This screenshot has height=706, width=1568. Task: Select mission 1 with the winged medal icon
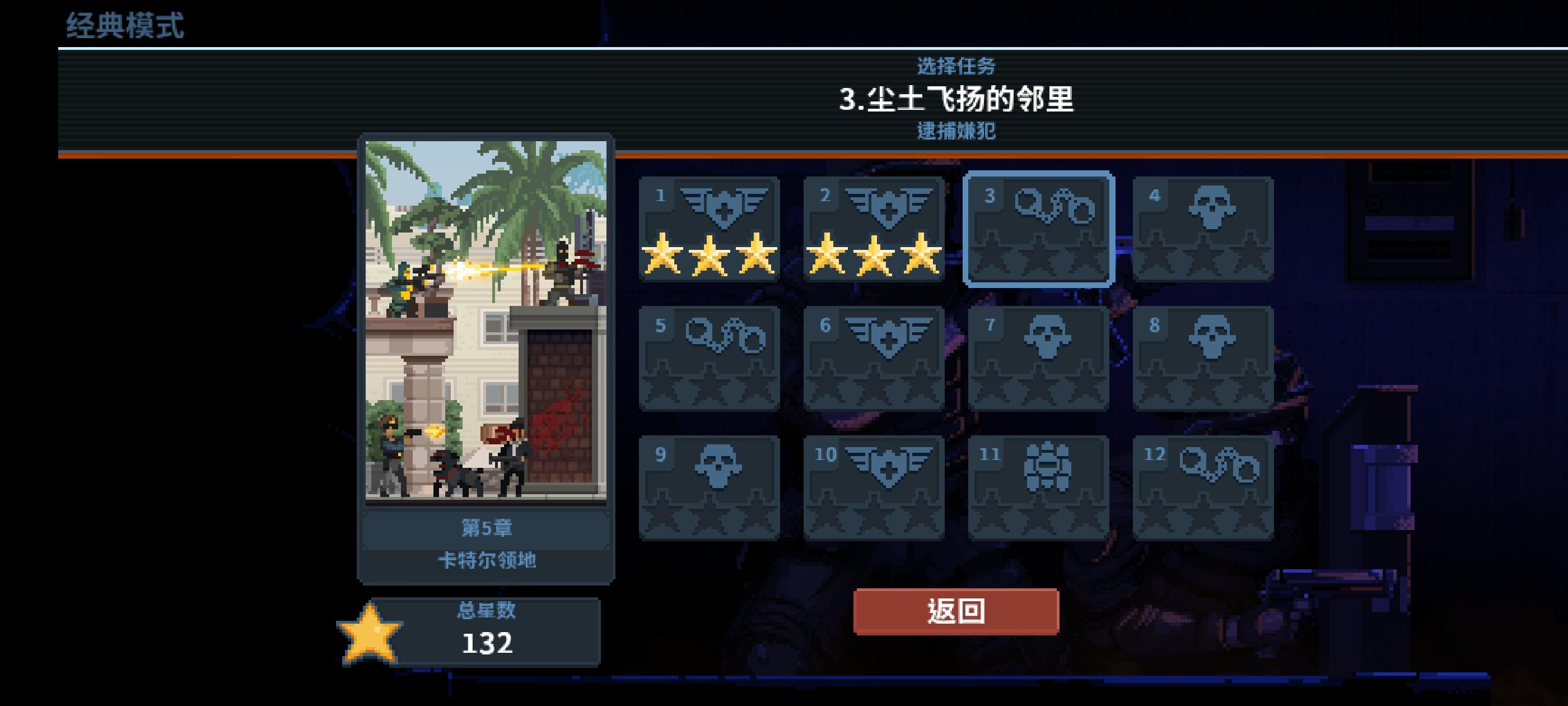pyautogui.click(x=710, y=229)
